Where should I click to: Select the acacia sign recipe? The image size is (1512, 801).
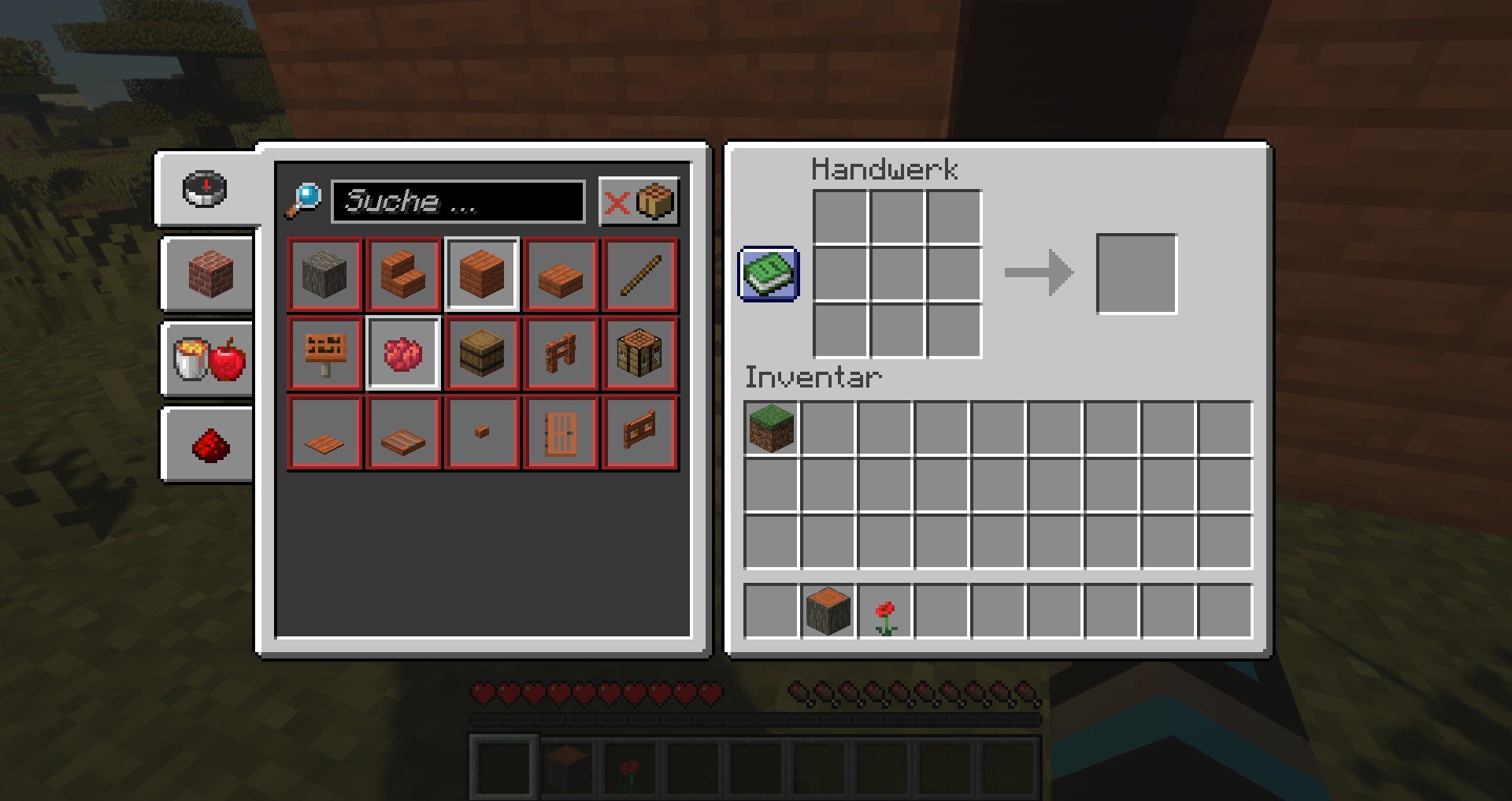coord(324,353)
